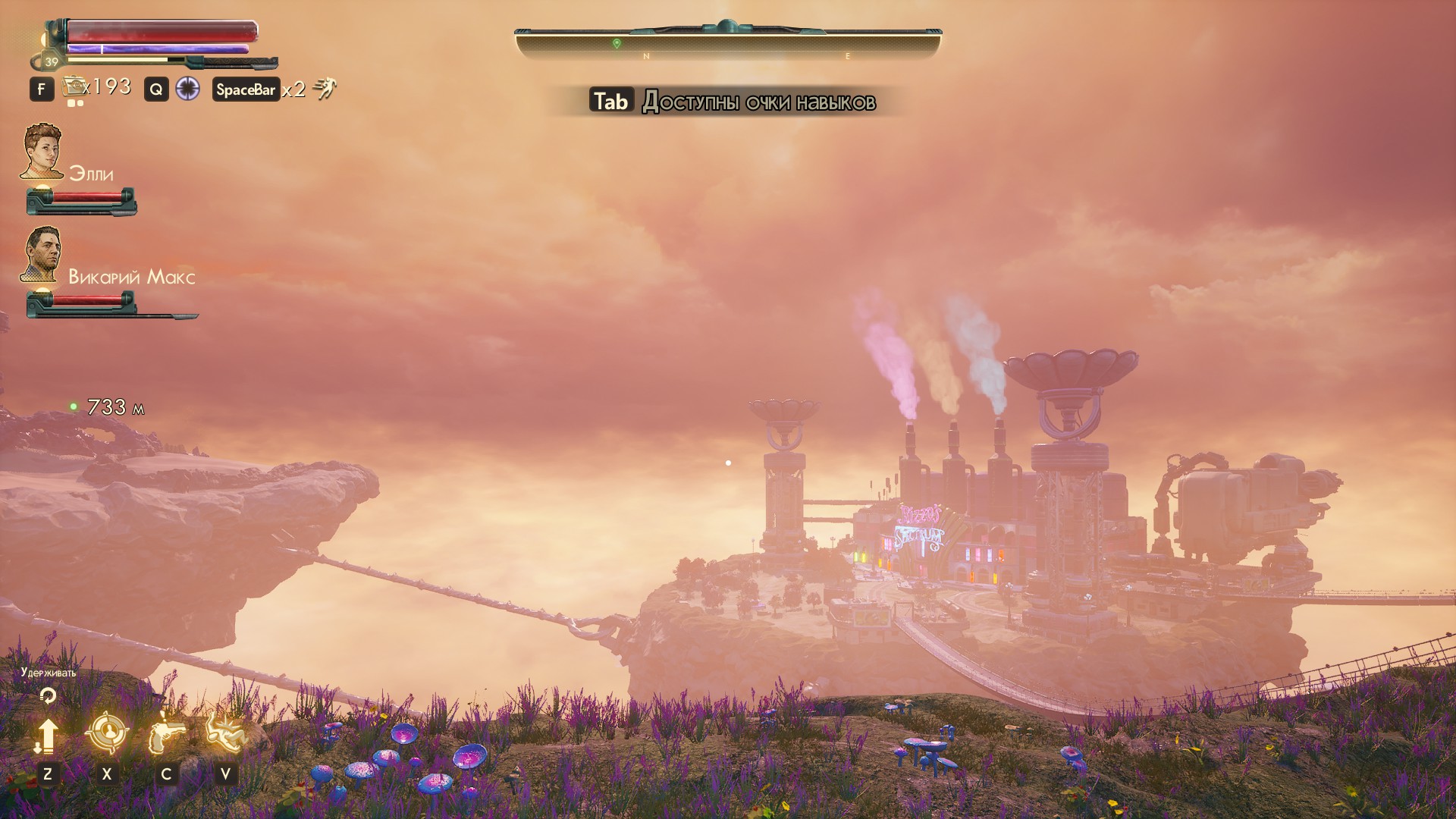
Task: Select the green quest marker on the compass
Action: [617, 44]
